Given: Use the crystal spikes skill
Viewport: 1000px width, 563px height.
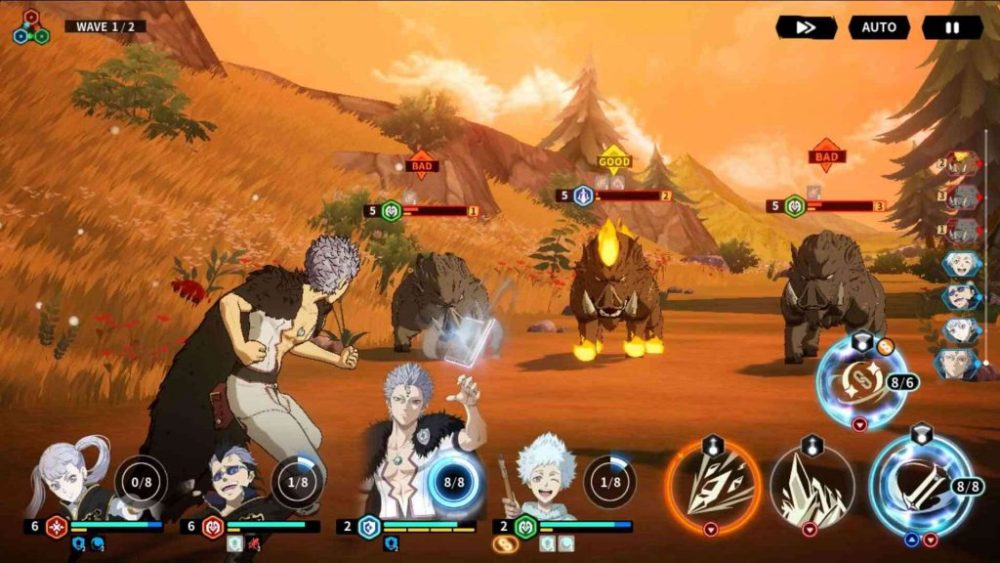Looking at the screenshot, I should 812,487.
